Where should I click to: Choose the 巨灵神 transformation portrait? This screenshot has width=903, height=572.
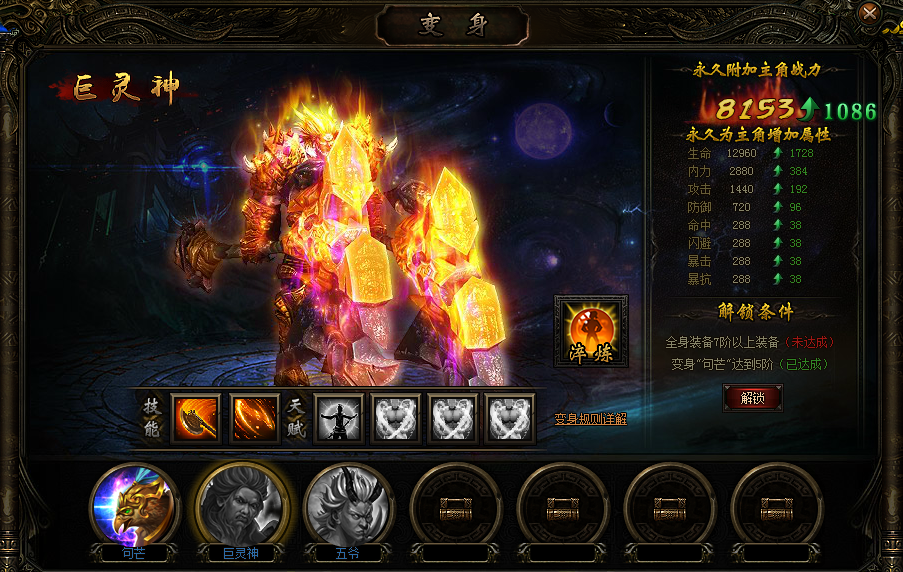pyautogui.click(x=241, y=505)
